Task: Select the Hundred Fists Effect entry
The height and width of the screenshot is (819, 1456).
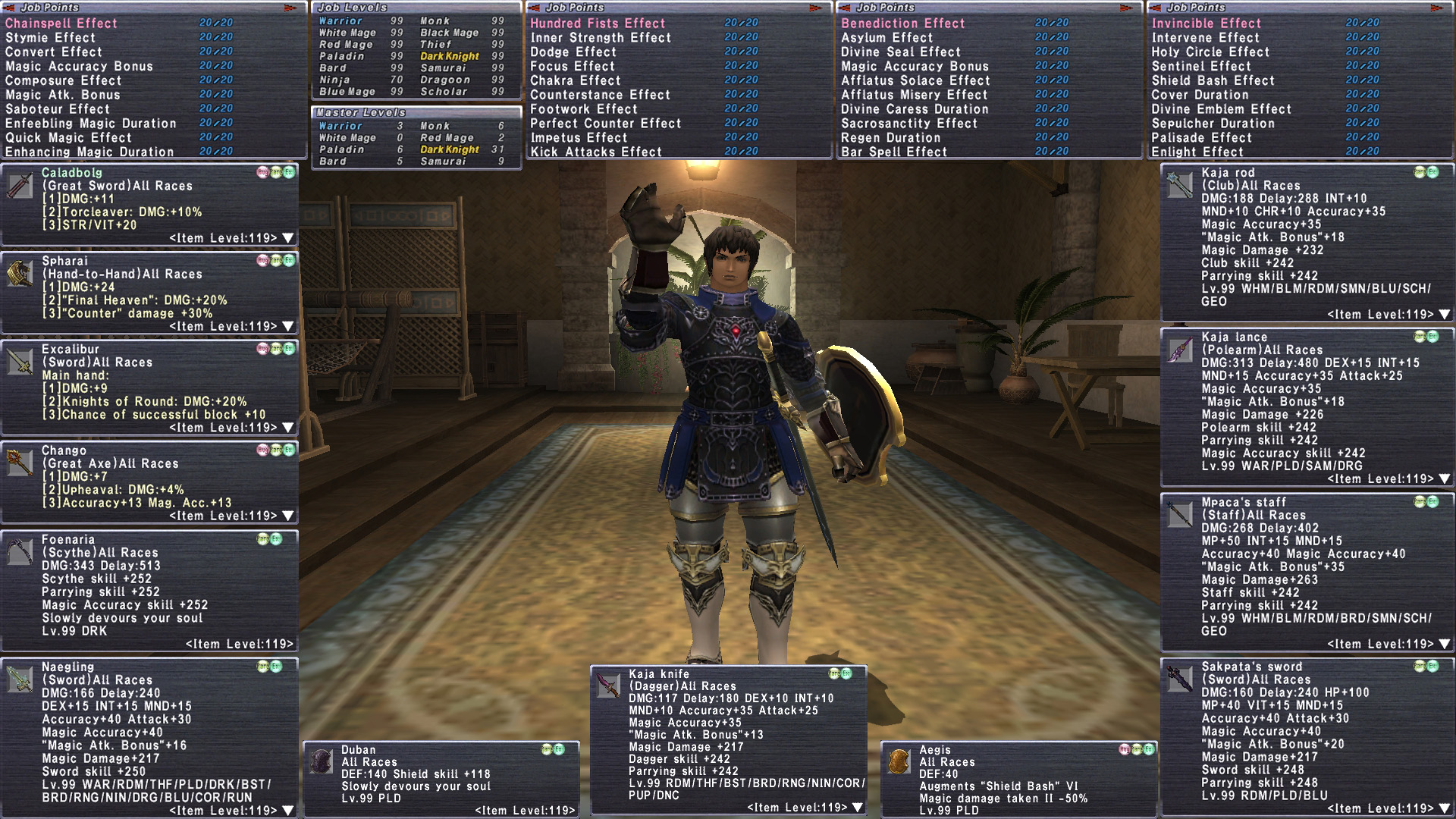Action: pos(598,24)
